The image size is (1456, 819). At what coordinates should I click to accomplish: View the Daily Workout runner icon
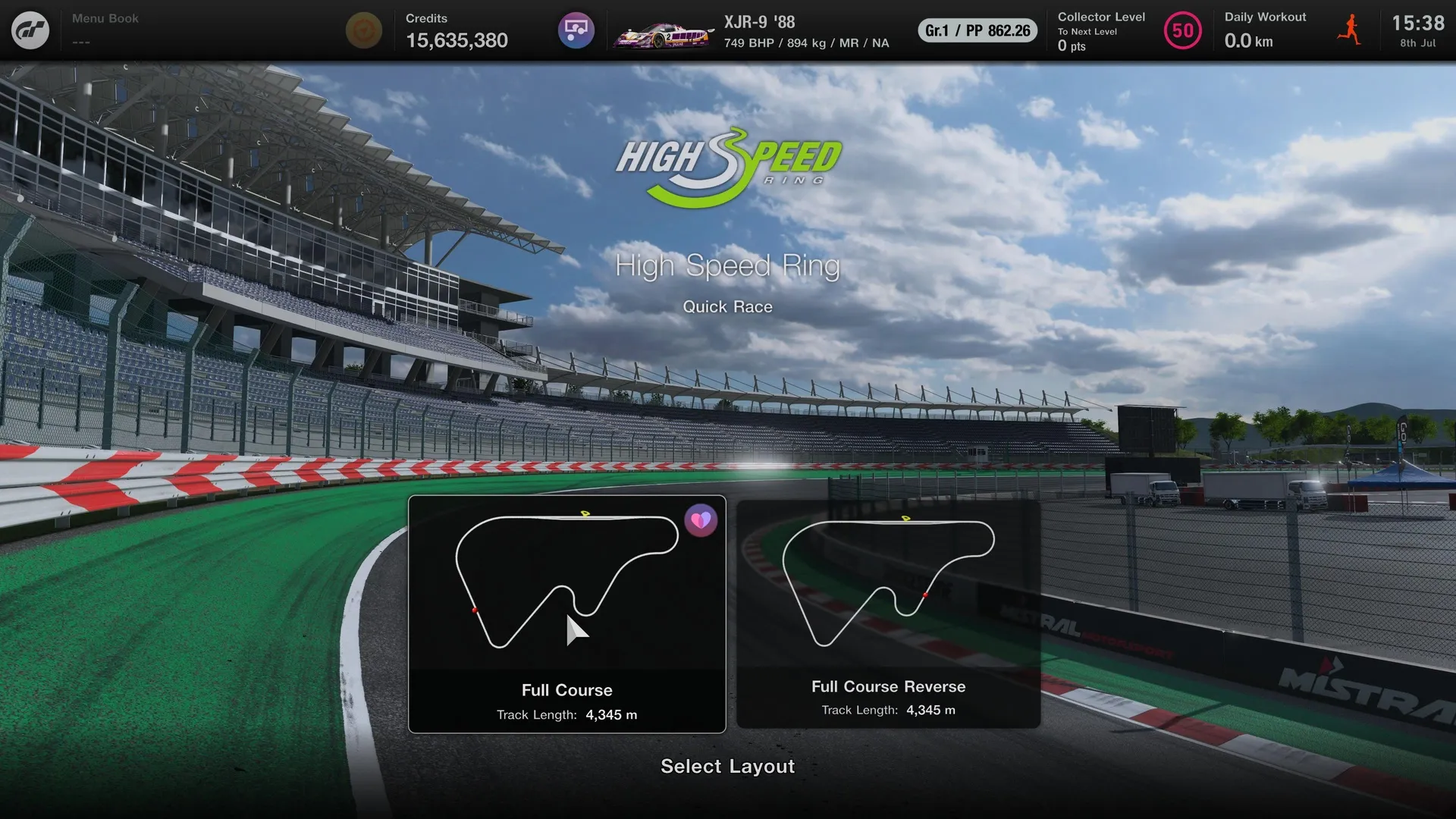pyautogui.click(x=1349, y=30)
